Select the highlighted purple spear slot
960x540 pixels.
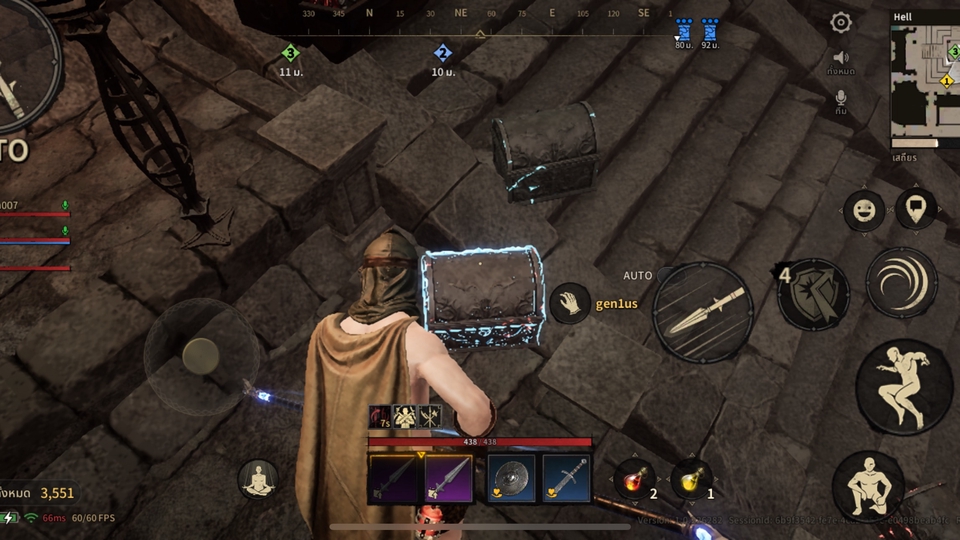point(448,479)
